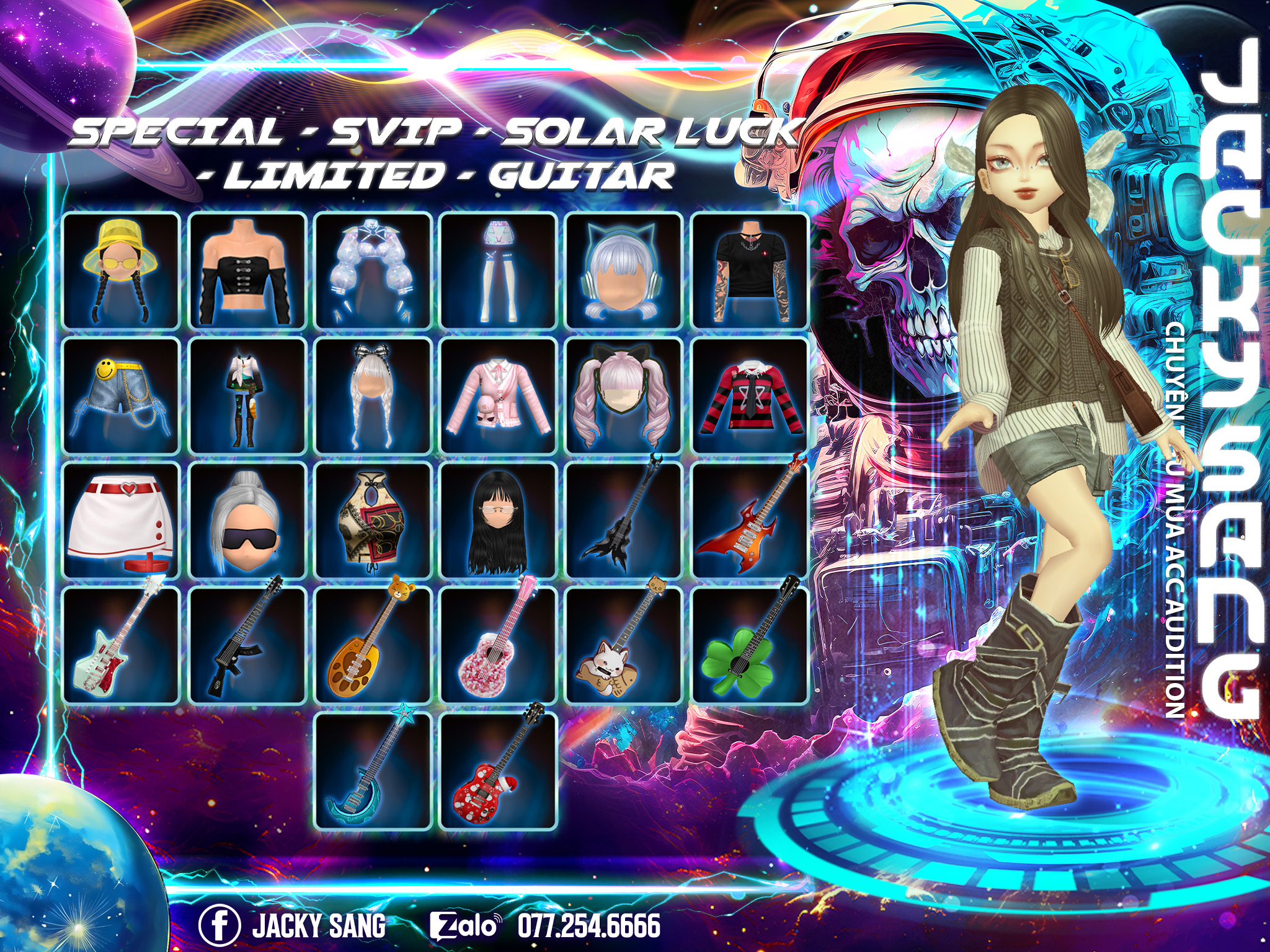Choose the black off-shoulder crop top
Viewport: 1270px width, 952px height.
pyautogui.click(x=247, y=270)
